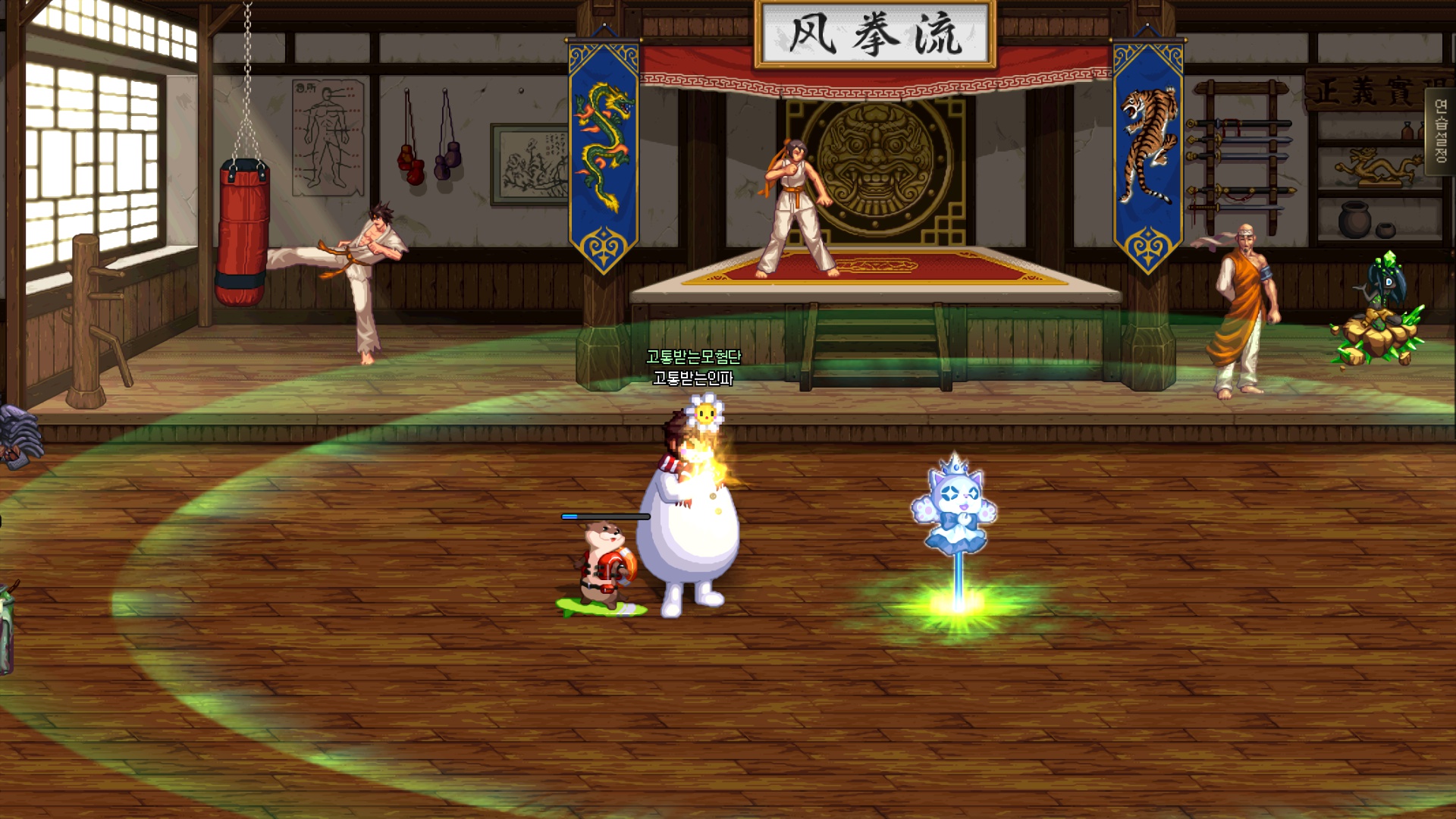Open the 연습설정 practice settings tab

(x=1441, y=131)
